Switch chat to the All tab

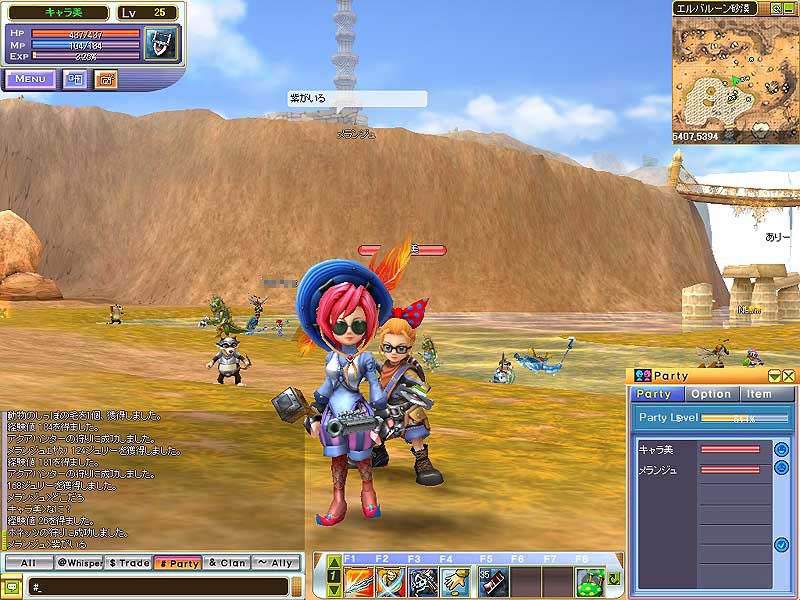point(29,563)
